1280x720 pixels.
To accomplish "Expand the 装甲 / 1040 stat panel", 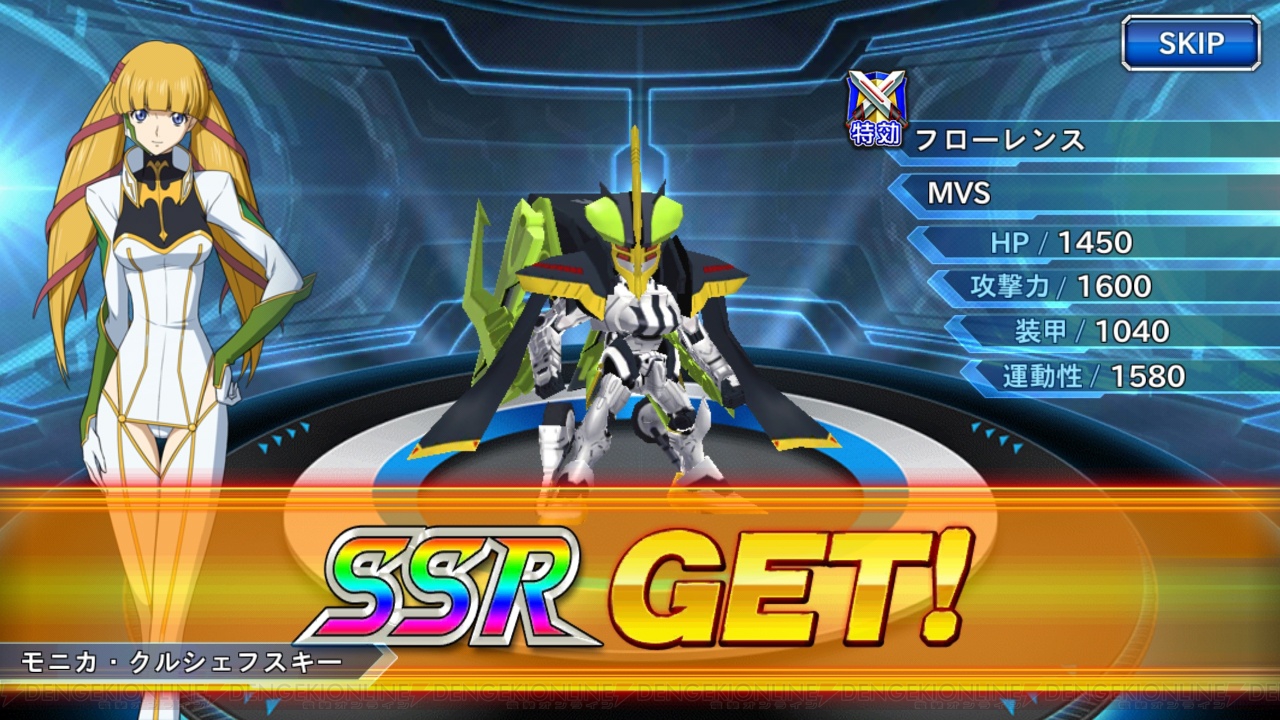I will pyautogui.click(x=1090, y=331).
